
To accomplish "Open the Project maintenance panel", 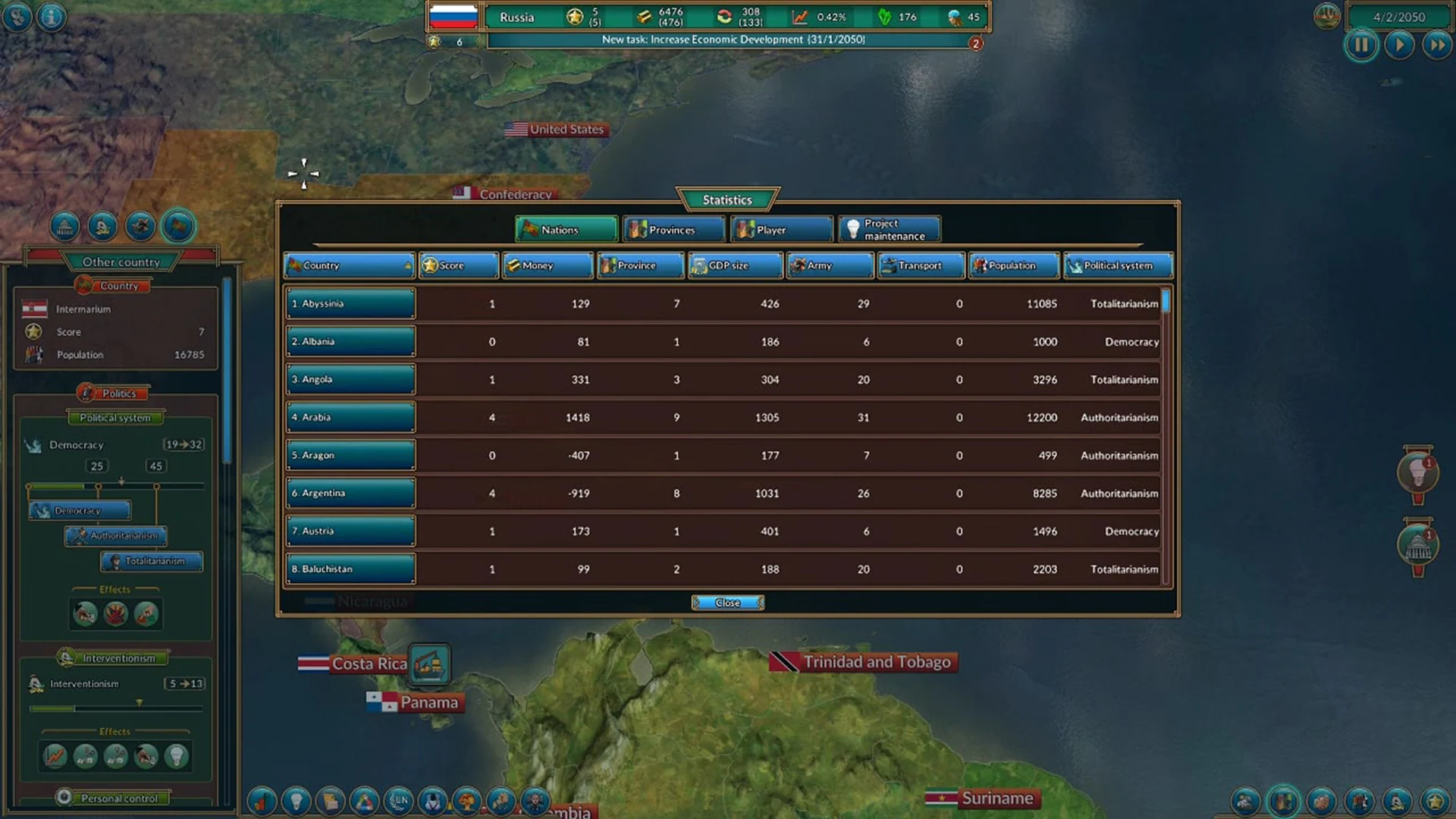I will pyautogui.click(x=888, y=229).
